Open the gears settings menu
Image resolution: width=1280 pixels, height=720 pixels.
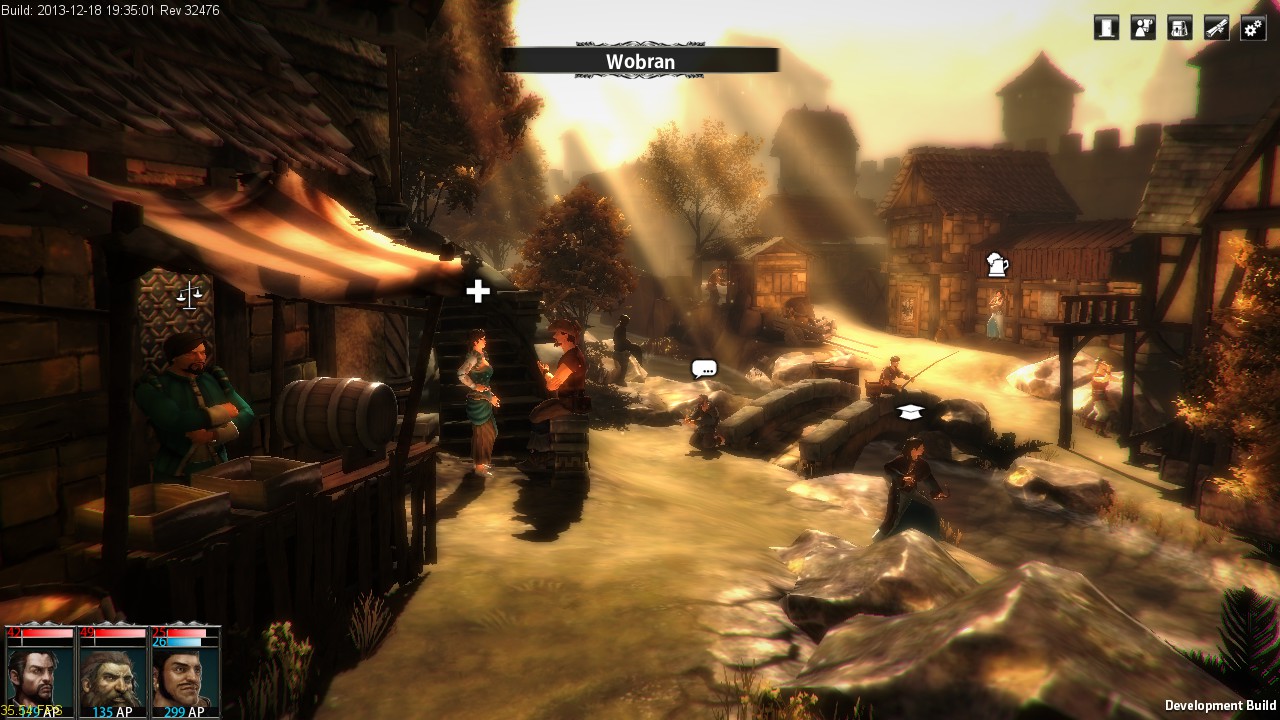coord(1253,28)
